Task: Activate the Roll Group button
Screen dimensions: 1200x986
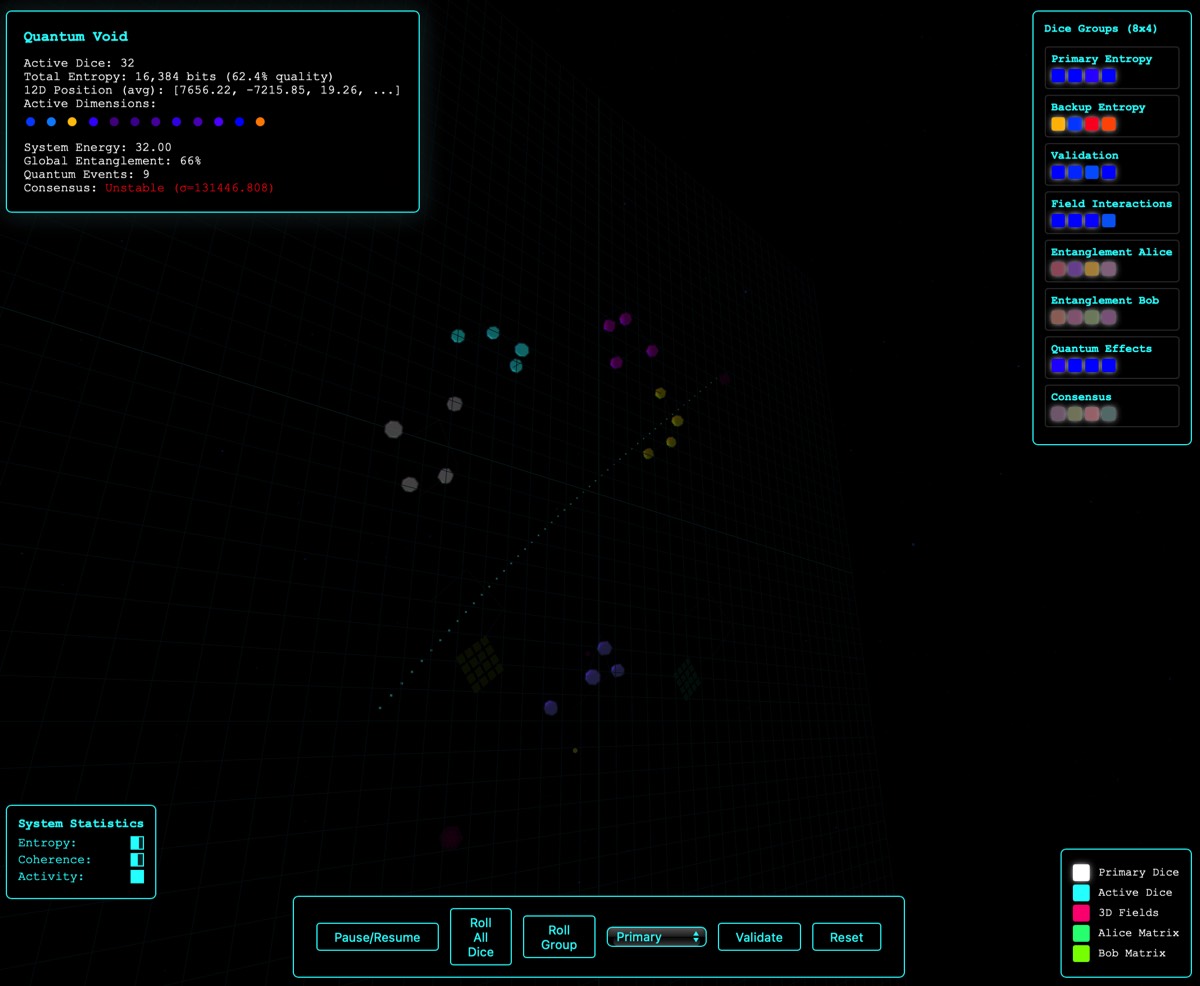Action: tap(559, 937)
